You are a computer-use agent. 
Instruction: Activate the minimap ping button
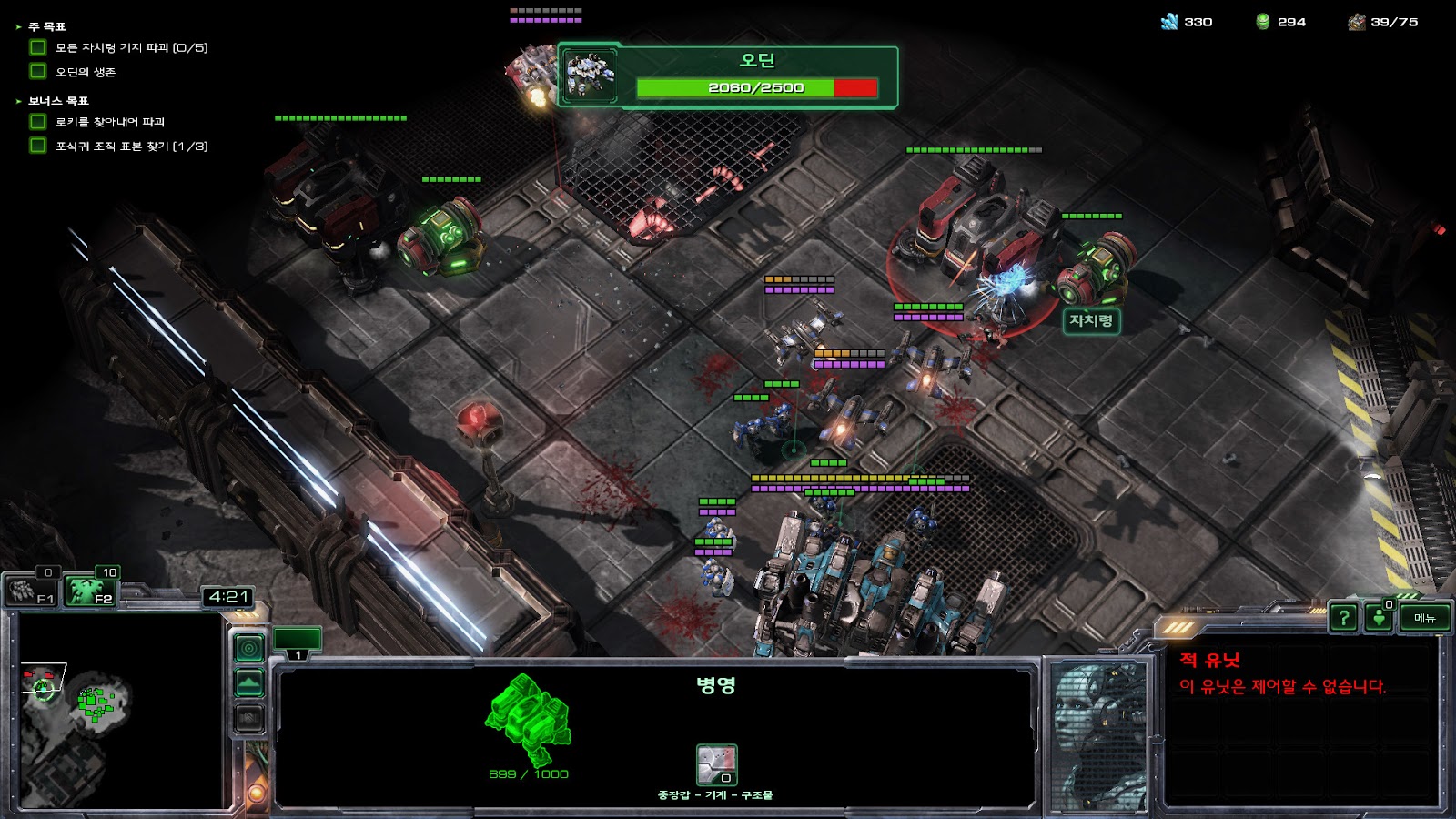point(249,648)
